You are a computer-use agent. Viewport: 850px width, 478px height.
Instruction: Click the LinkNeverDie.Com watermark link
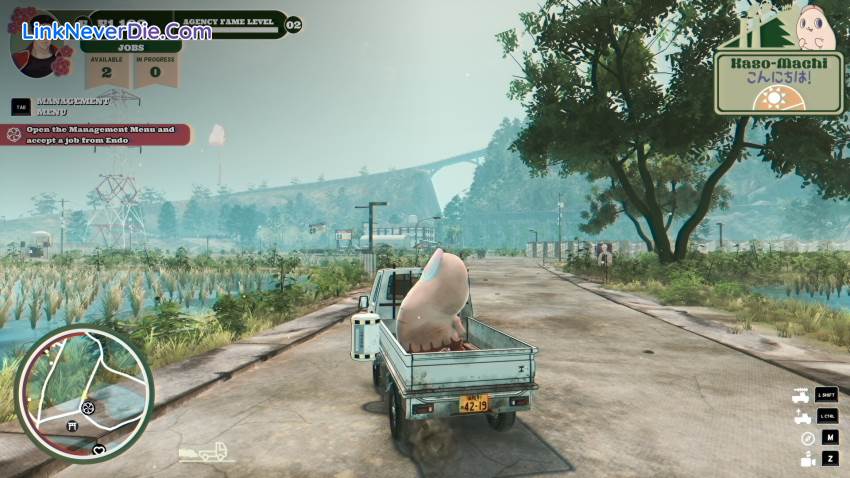[116, 31]
